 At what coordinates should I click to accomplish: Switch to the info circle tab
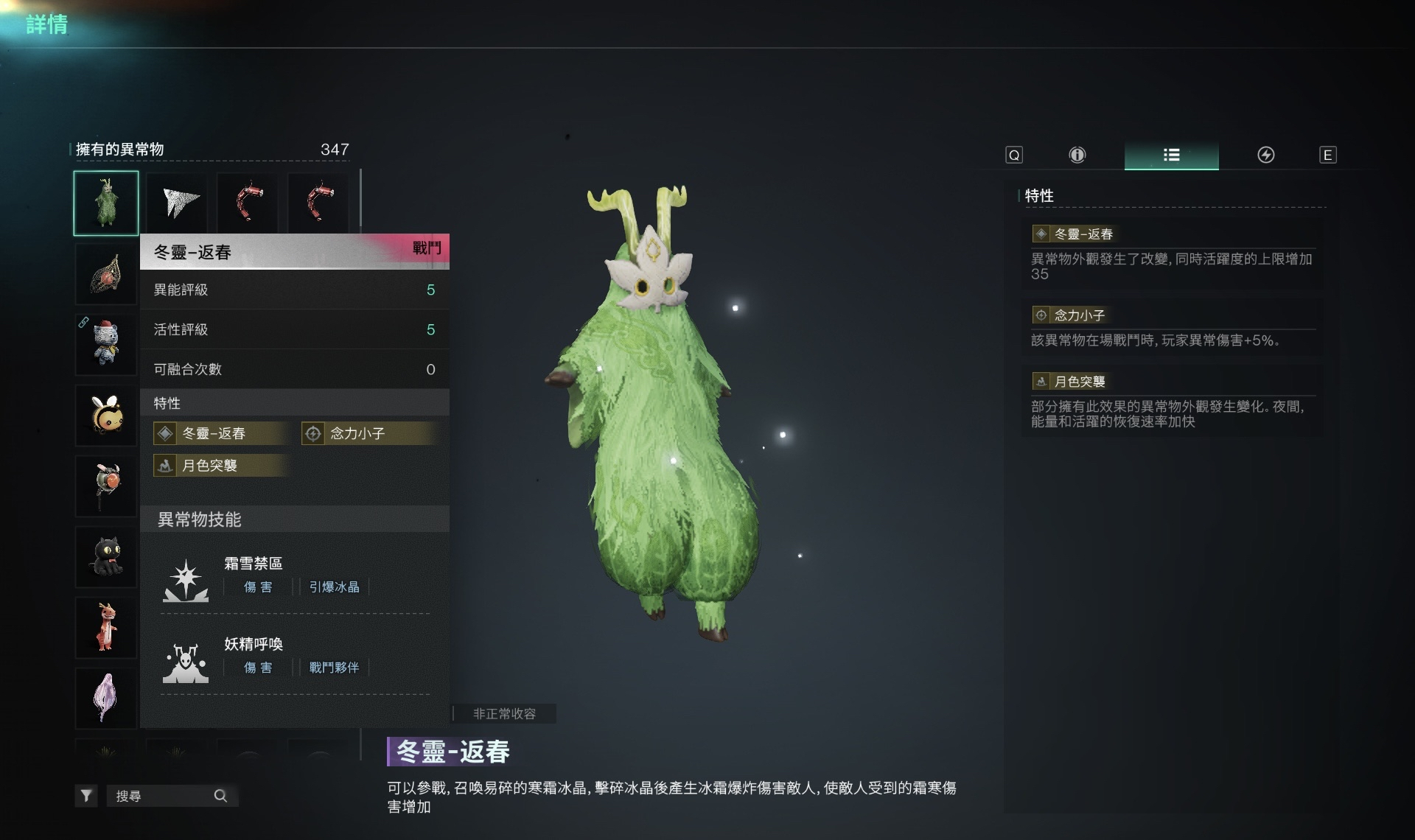1077,155
